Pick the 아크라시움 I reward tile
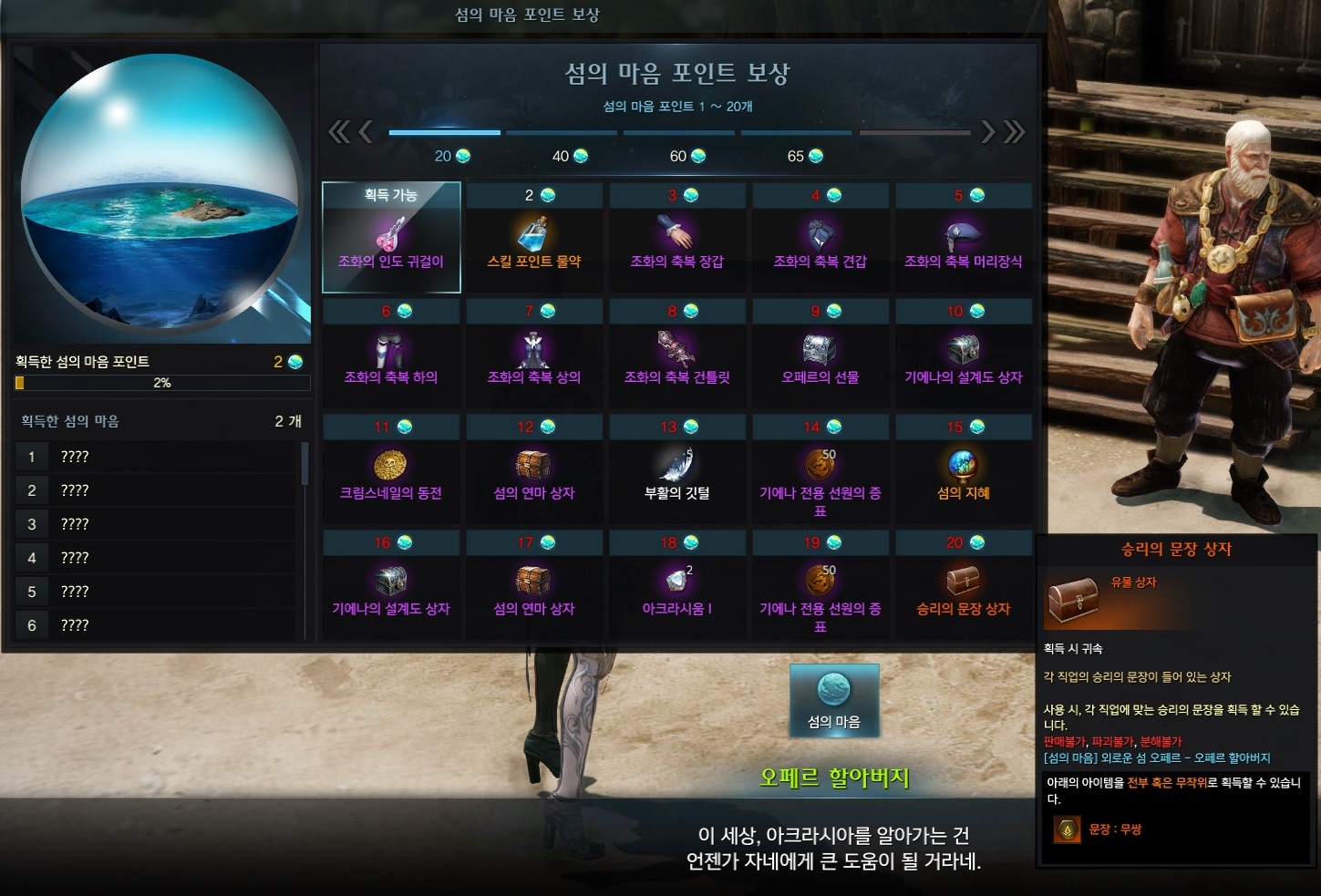The height and width of the screenshot is (896, 1321). pos(676,584)
